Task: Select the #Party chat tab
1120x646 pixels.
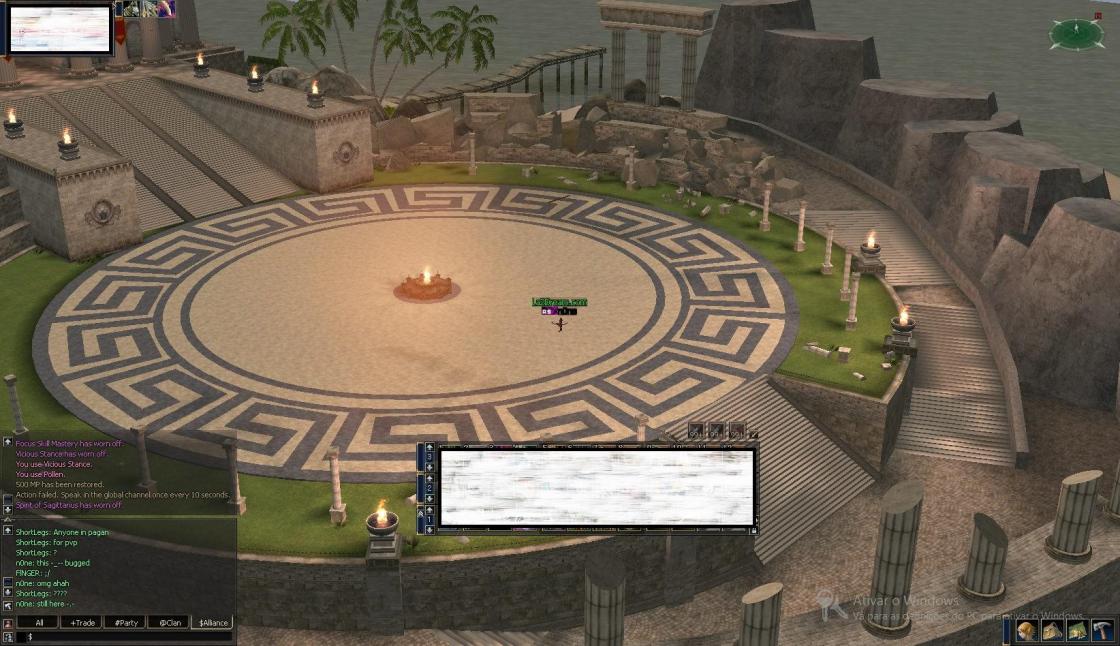Action: (126, 622)
